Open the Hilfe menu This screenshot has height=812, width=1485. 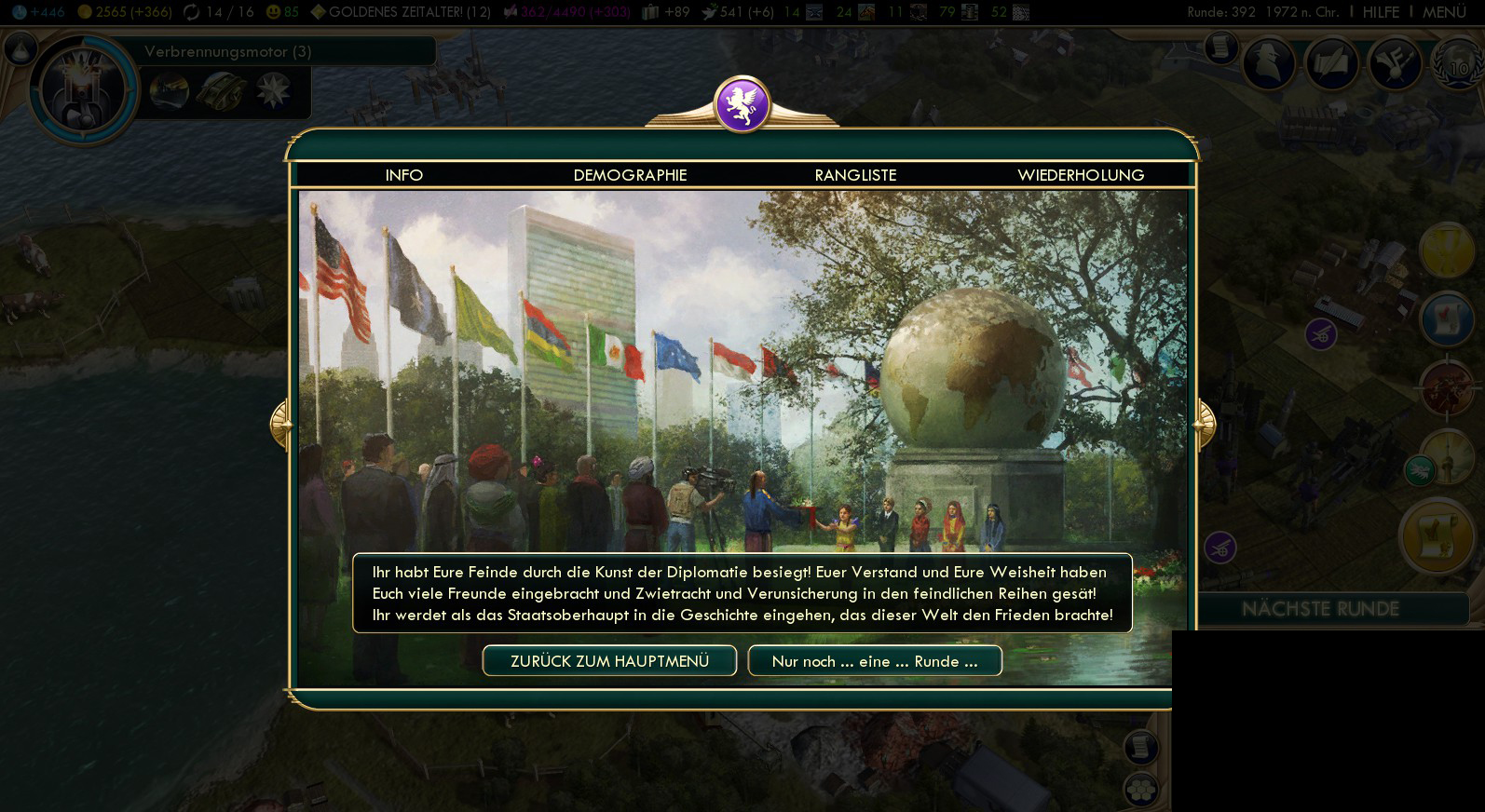(1381, 12)
